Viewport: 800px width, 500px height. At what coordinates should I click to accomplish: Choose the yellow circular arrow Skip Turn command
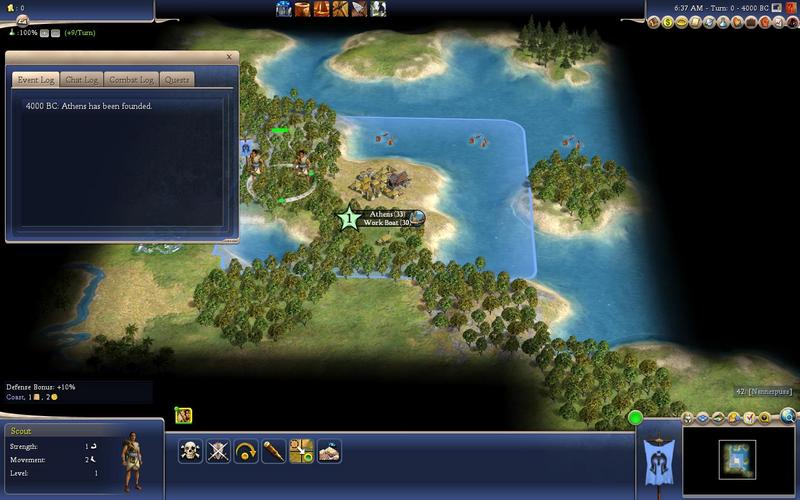pyautogui.click(x=246, y=451)
